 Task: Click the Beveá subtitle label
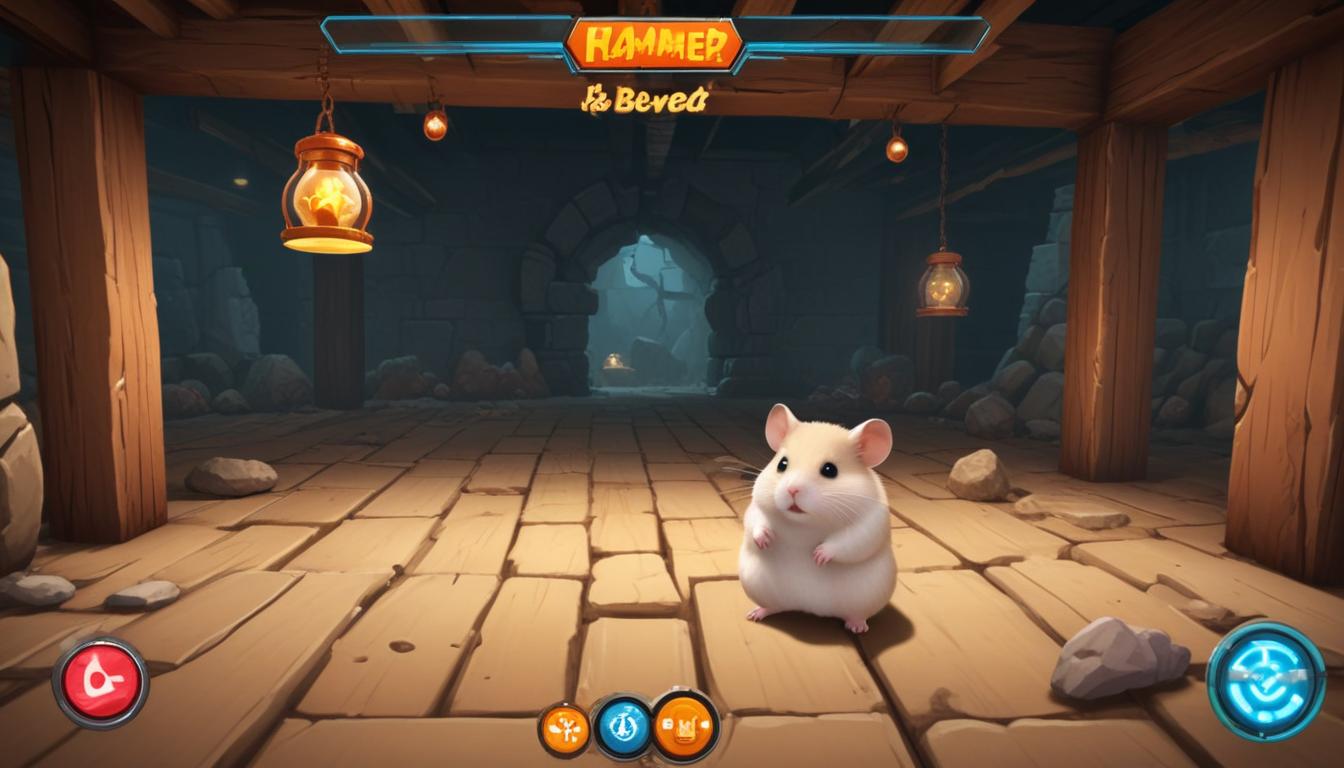(x=646, y=102)
